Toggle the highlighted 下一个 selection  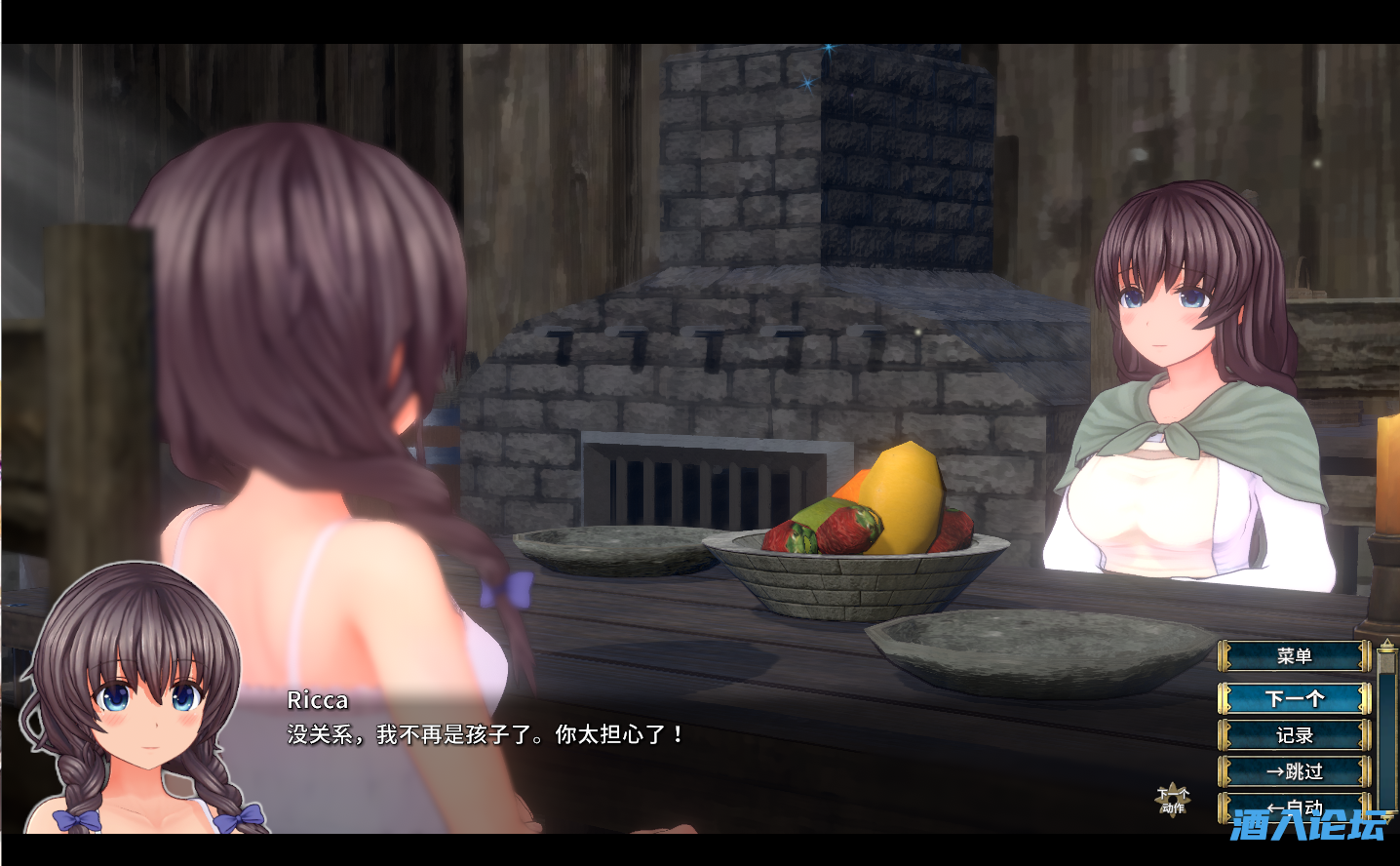[1297, 696]
